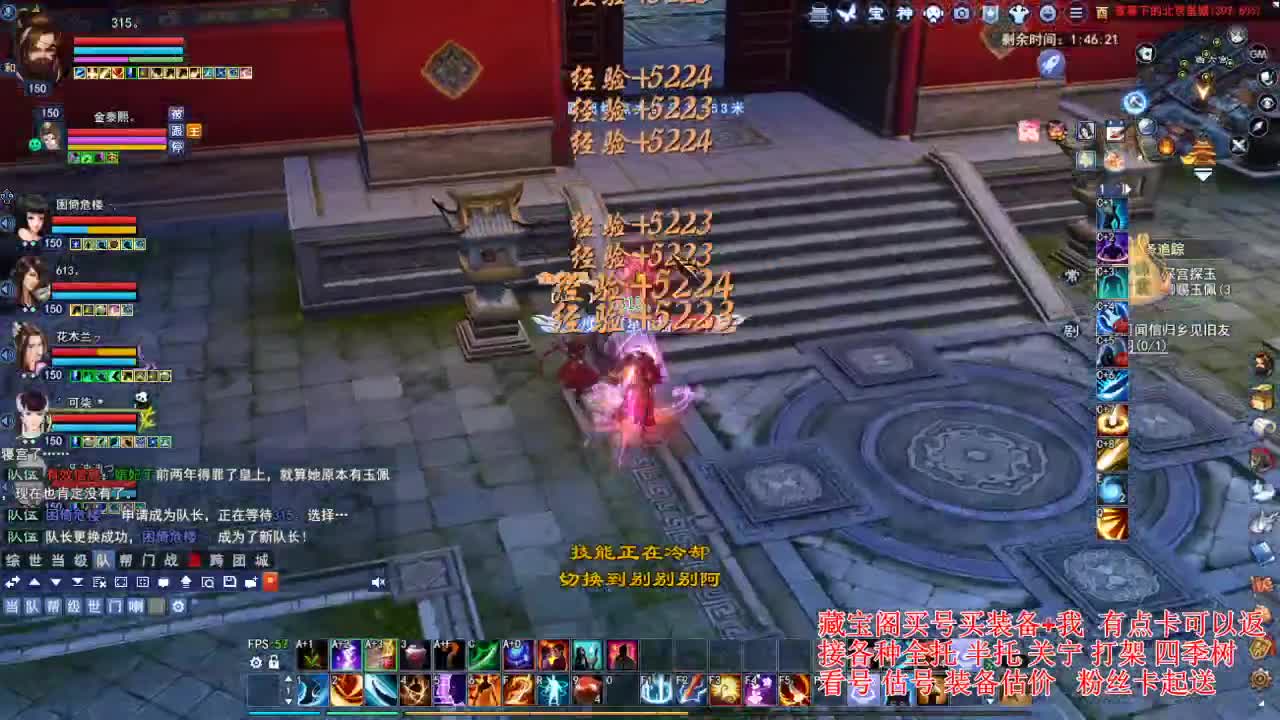The width and height of the screenshot is (1280, 720).
Task: Switch to the 世 (world) chat tab
Action: click(34, 562)
